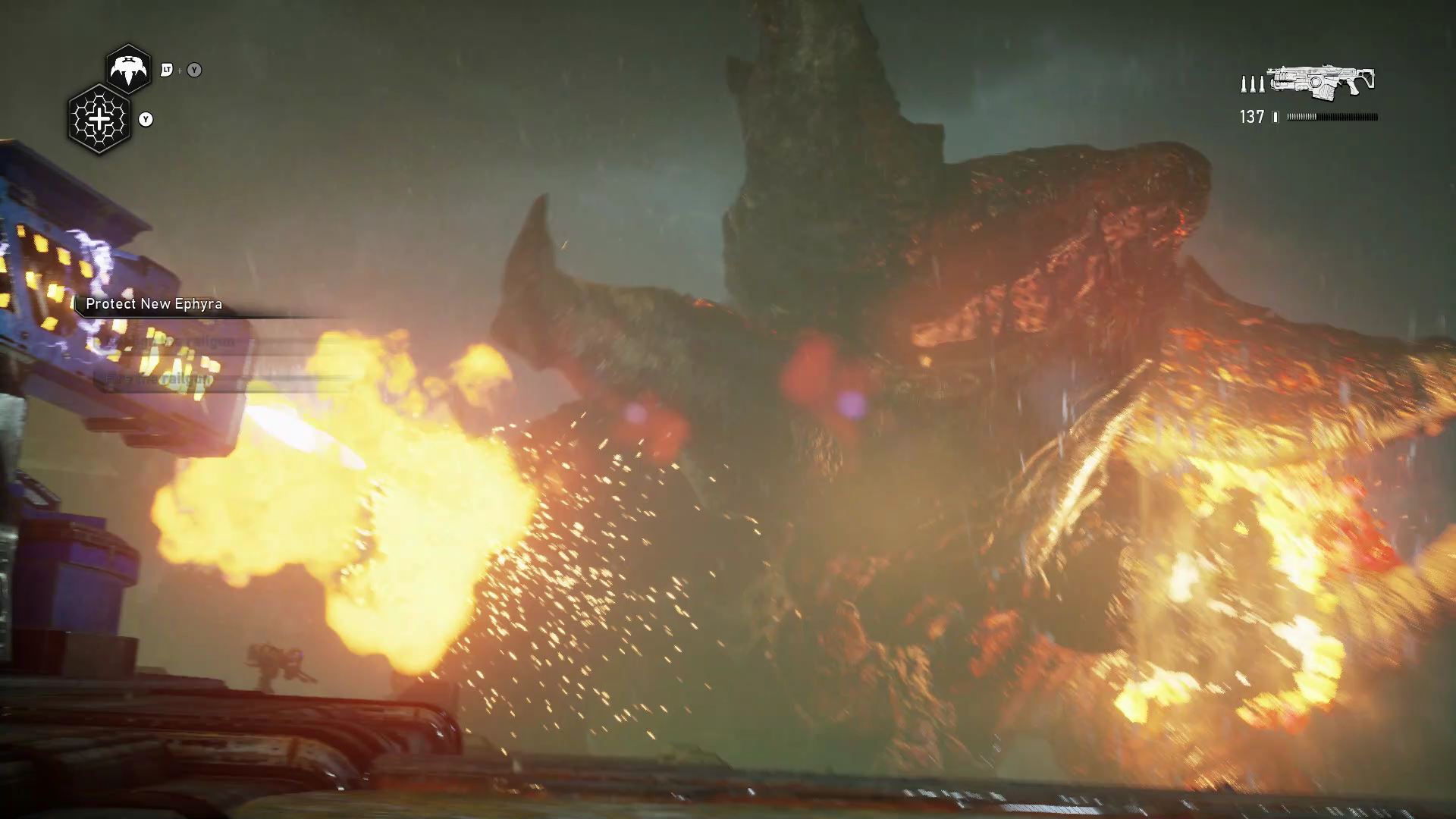
Task: Click the middle grenade icon in the ammo display
Action: point(1253,85)
